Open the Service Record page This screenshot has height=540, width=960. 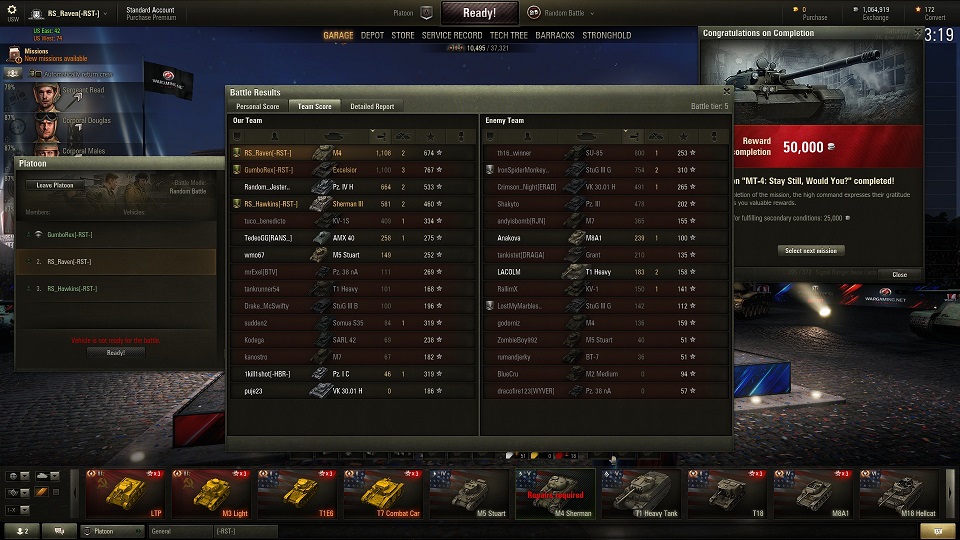pyautogui.click(x=452, y=36)
